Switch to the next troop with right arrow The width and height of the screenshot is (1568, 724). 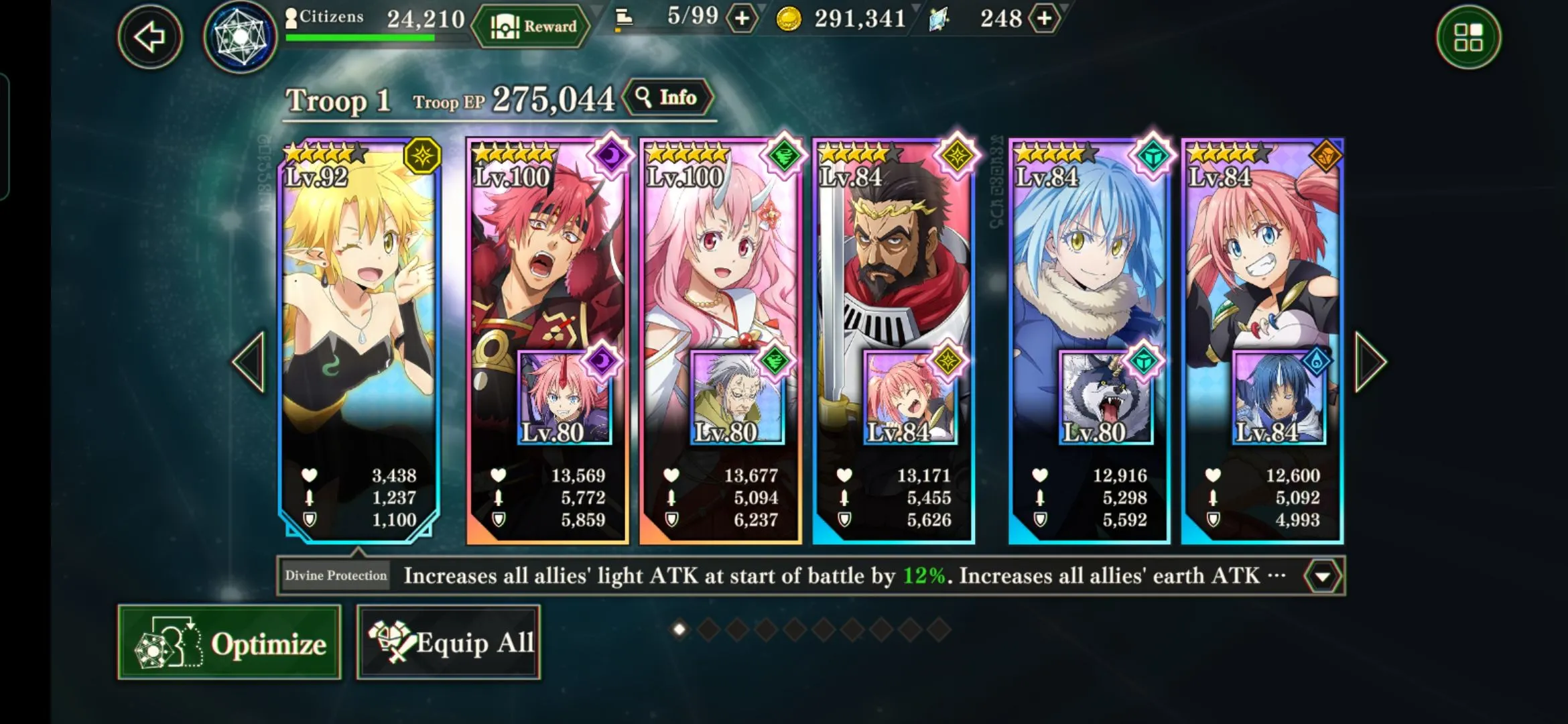[x=1370, y=362]
